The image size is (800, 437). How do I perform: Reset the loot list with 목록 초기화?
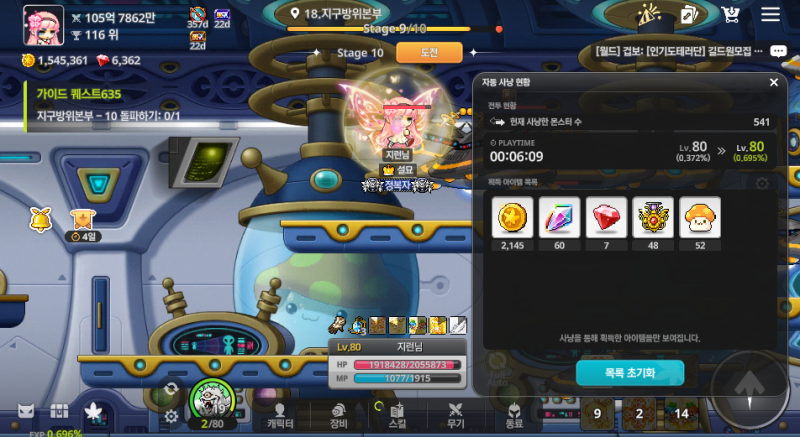coord(629,372)
